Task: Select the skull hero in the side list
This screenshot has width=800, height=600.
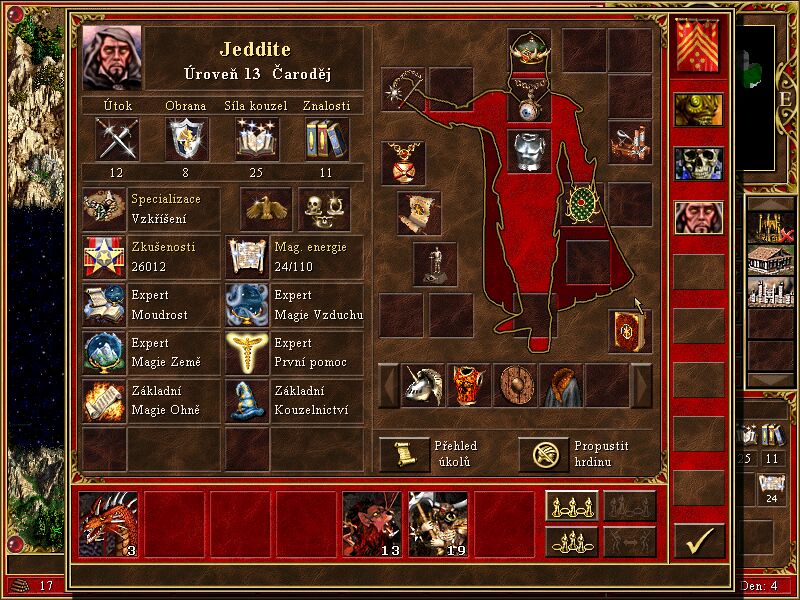Action: click(x=698, y=163)
